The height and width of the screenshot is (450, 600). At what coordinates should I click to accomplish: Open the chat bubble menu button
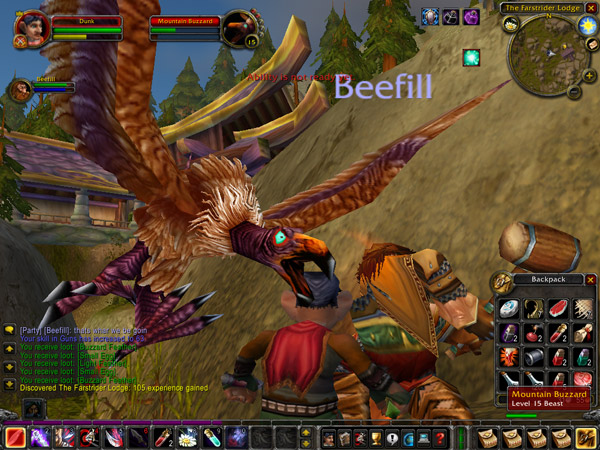[9, 330]
